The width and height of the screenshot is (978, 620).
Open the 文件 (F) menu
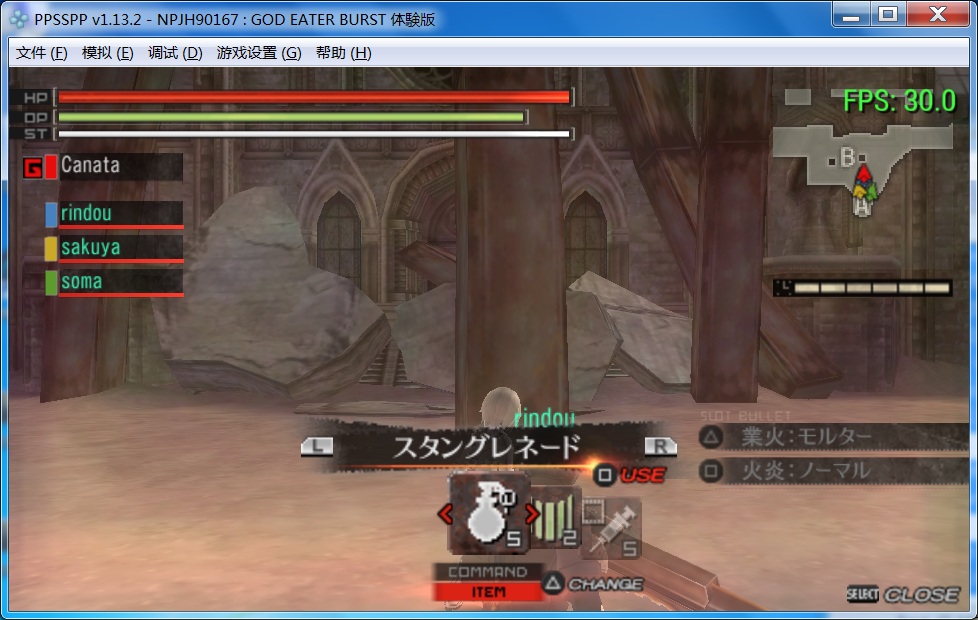[42, 53]
